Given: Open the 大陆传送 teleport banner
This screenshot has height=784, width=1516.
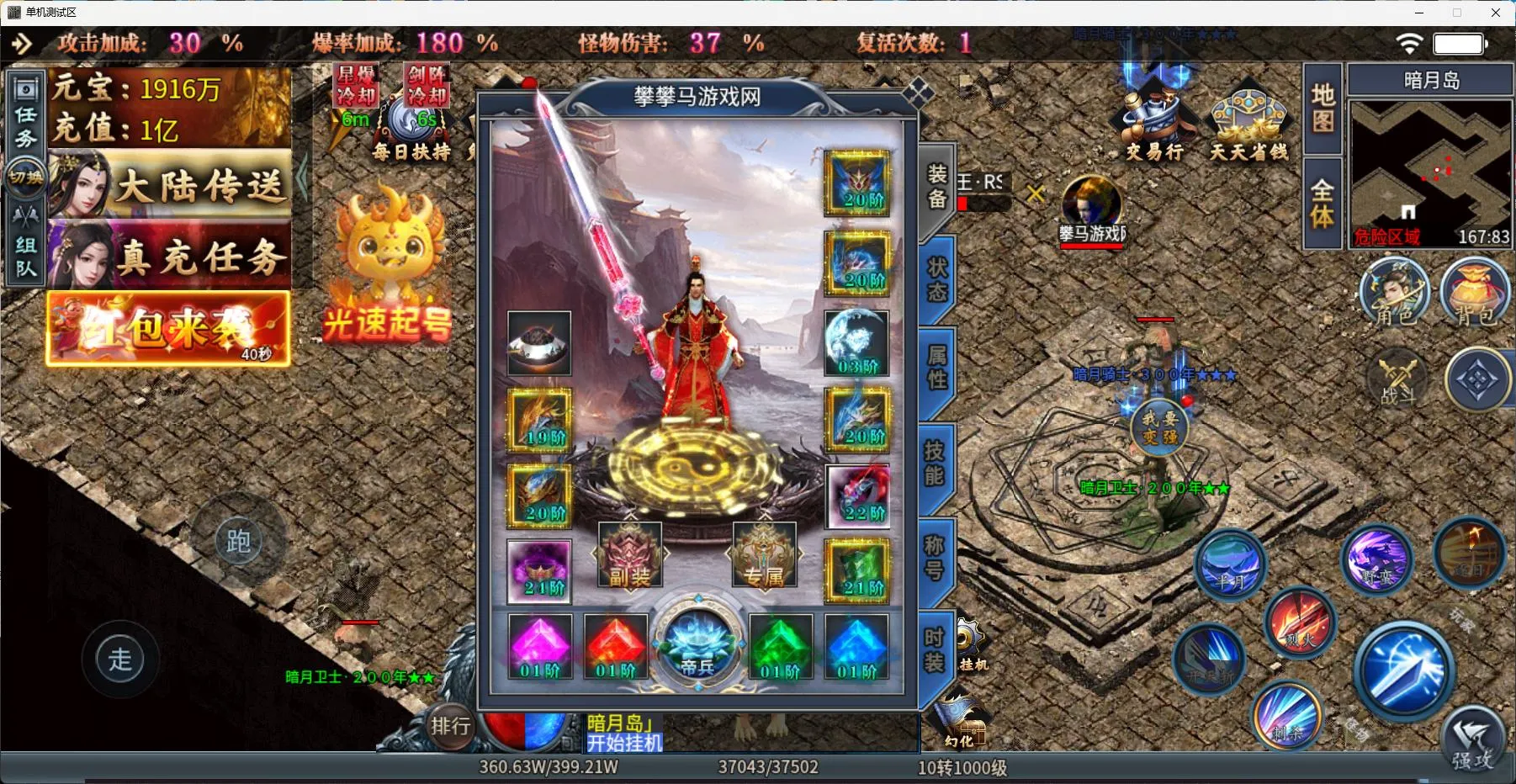Looking at the screenshot, I should tap(170, 185).
